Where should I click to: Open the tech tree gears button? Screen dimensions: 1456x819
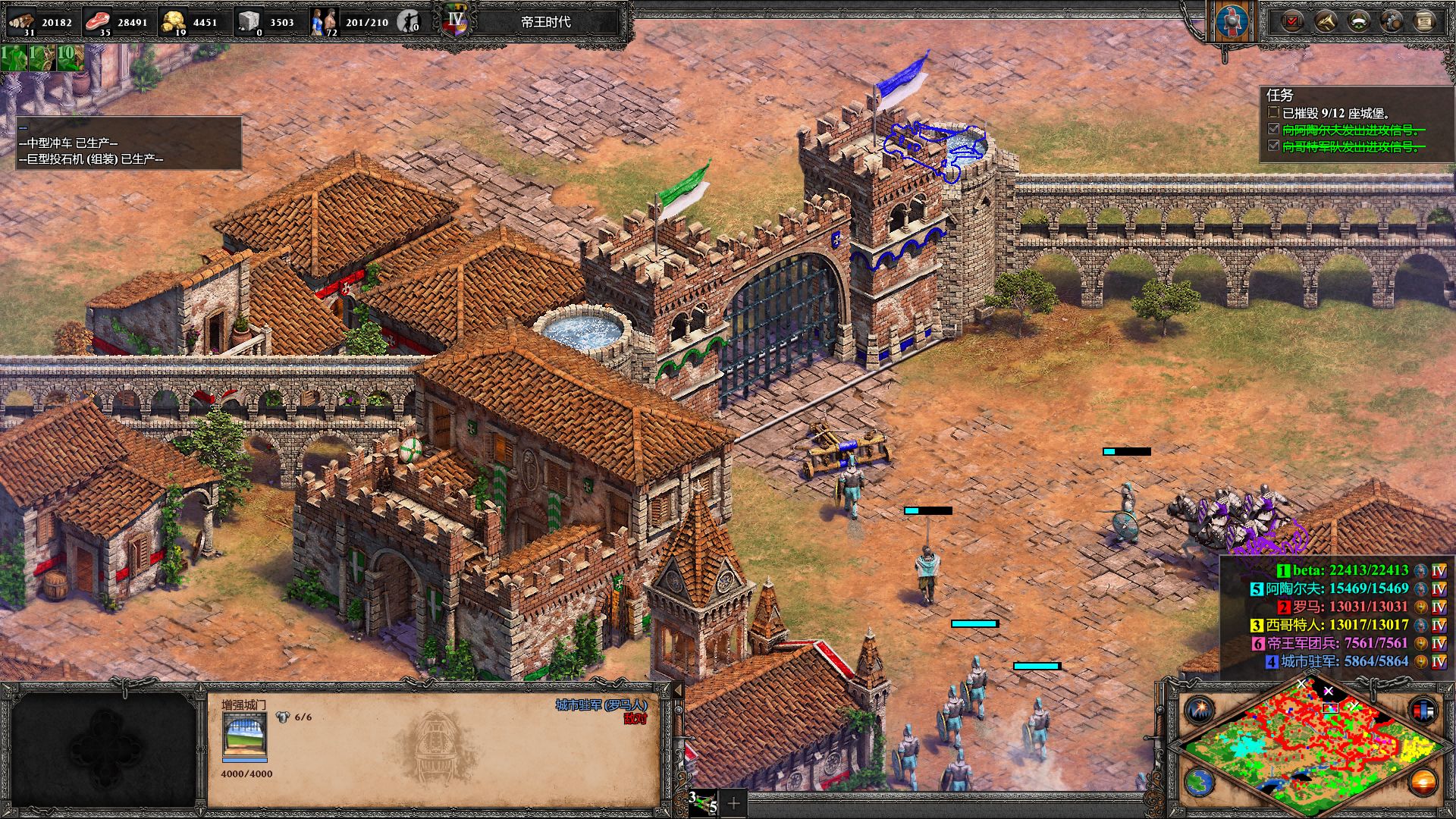(1392, 21)
